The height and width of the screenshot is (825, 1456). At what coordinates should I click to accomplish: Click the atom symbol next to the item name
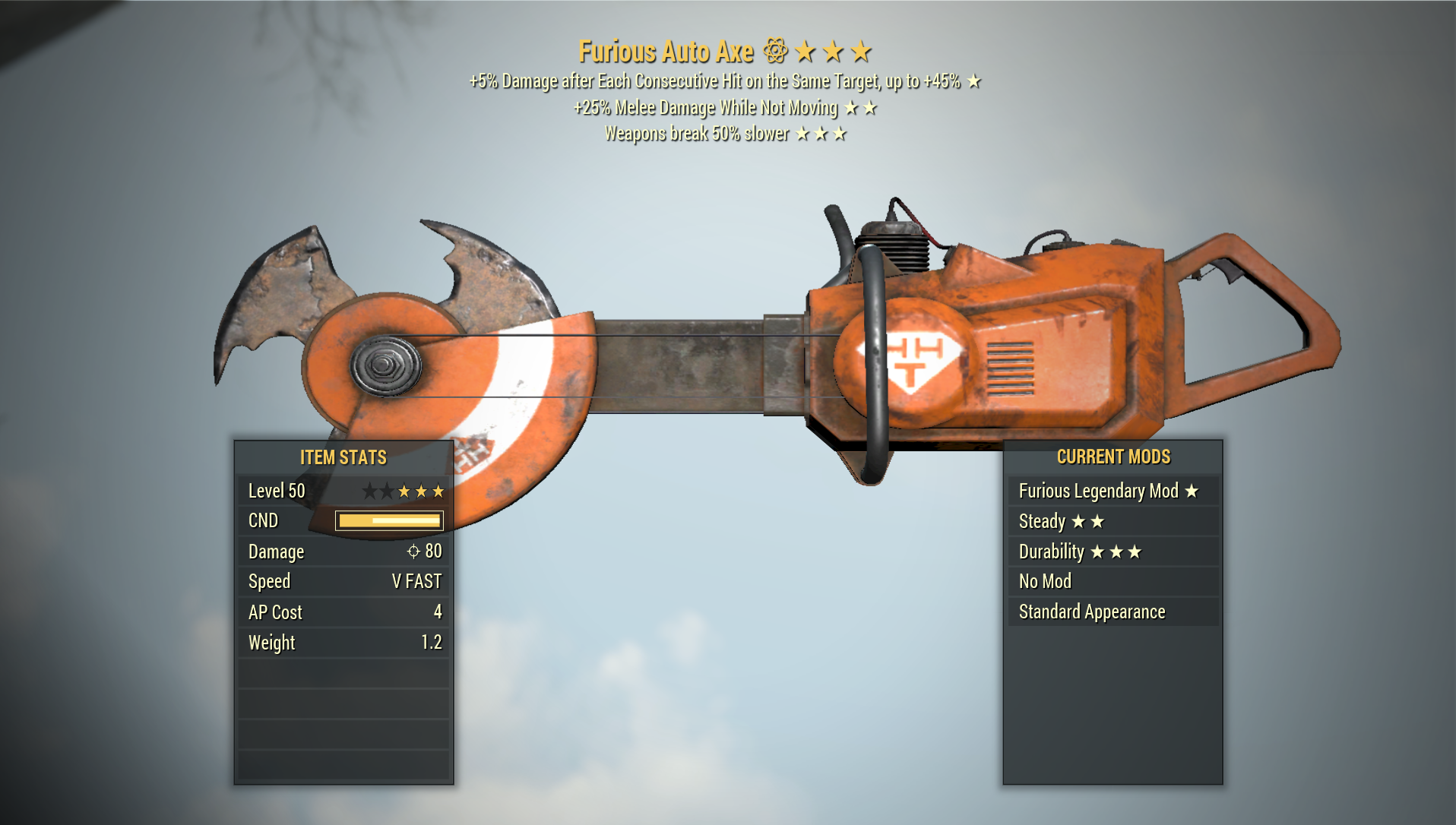tap(774, 51)
